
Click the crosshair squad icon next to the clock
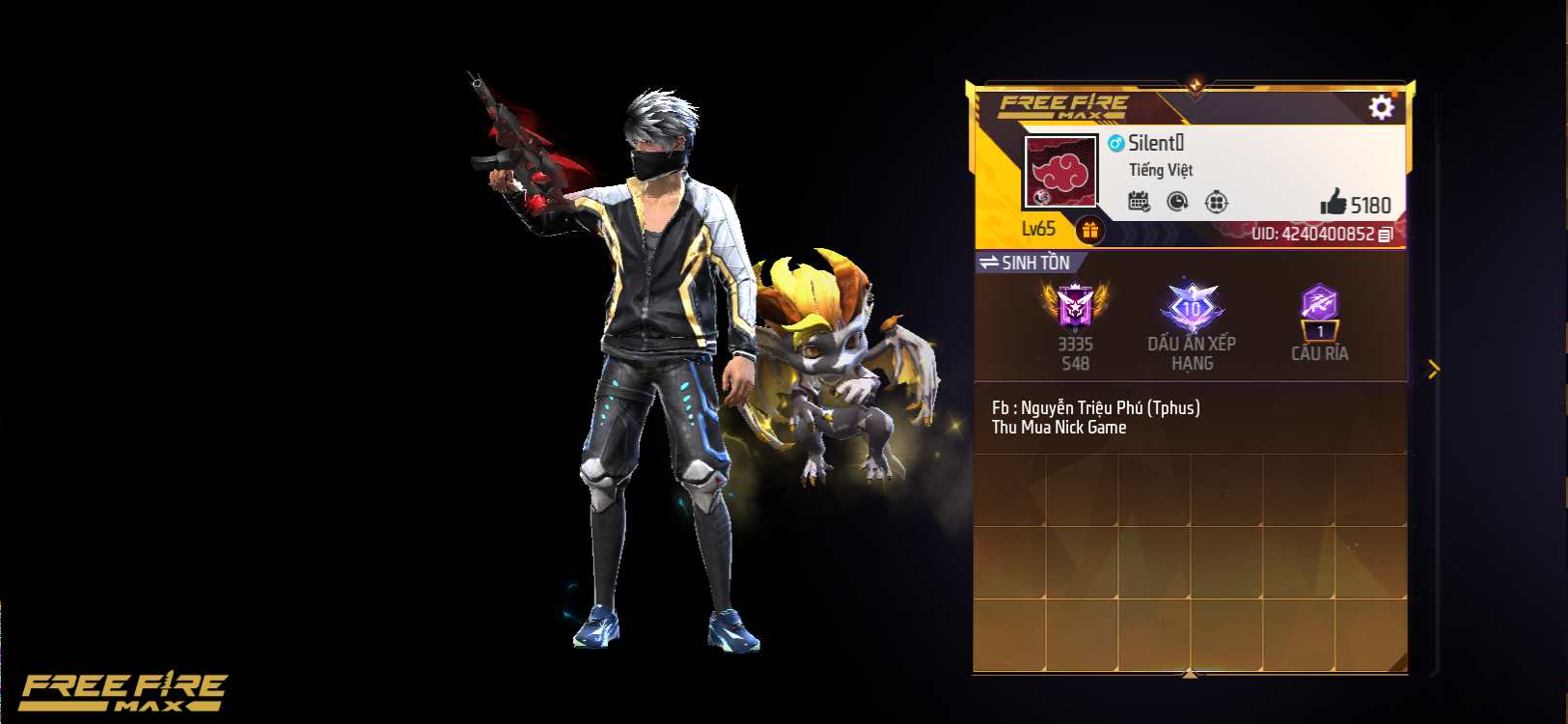point(1217,202)
